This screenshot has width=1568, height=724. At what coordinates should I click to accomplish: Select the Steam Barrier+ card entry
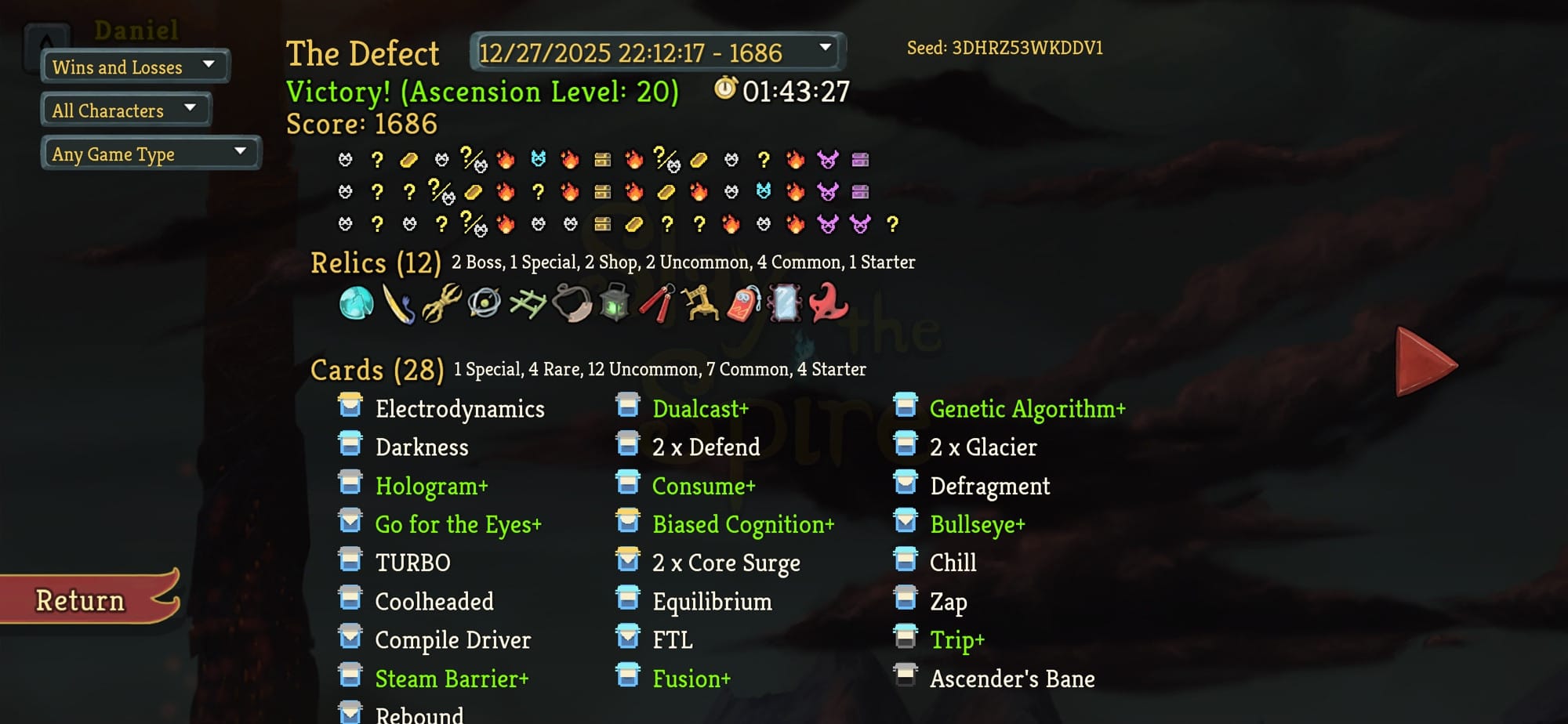coord(452,679)
